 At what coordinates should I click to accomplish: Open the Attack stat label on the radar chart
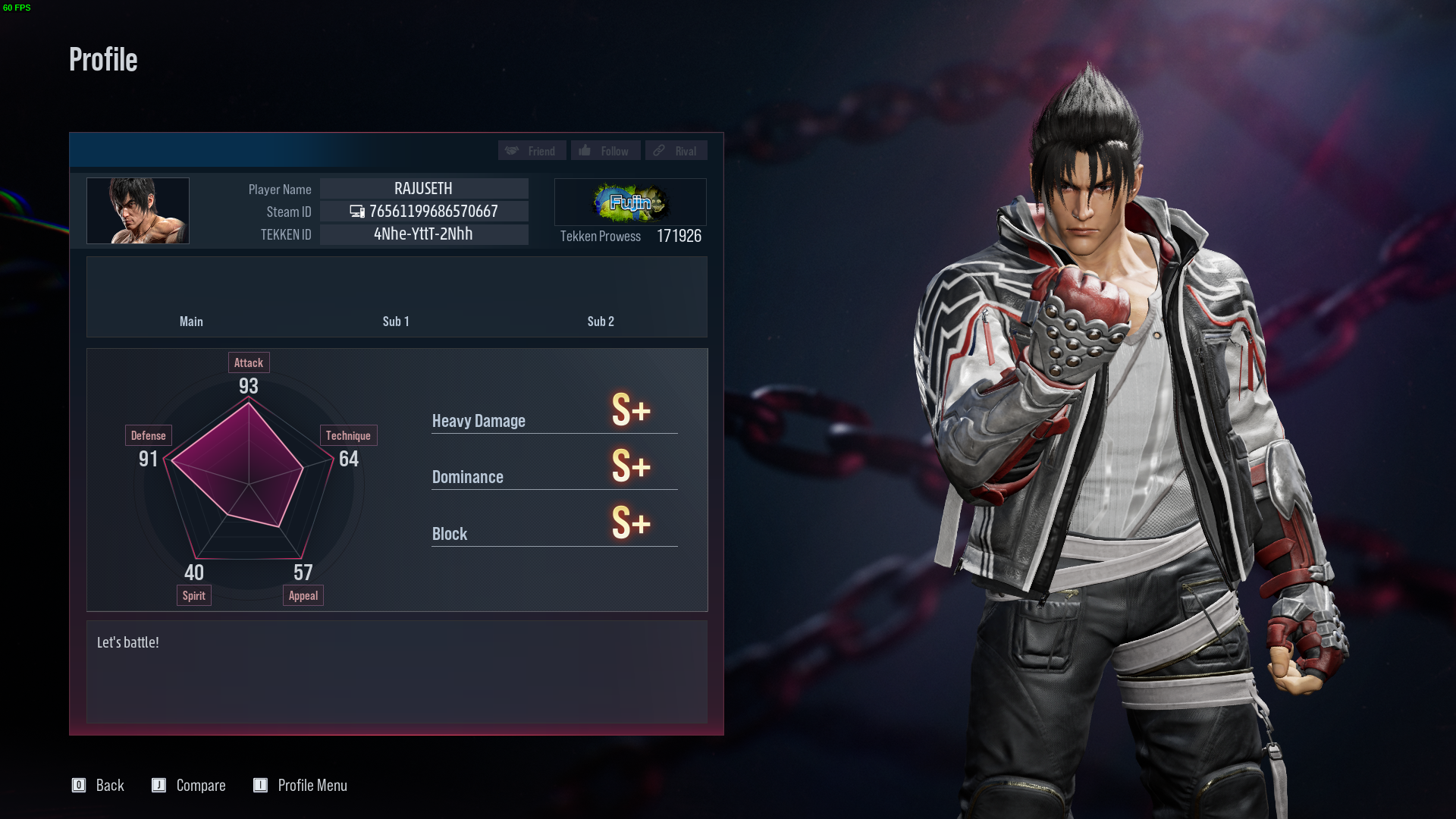click(x=249, y=362)
